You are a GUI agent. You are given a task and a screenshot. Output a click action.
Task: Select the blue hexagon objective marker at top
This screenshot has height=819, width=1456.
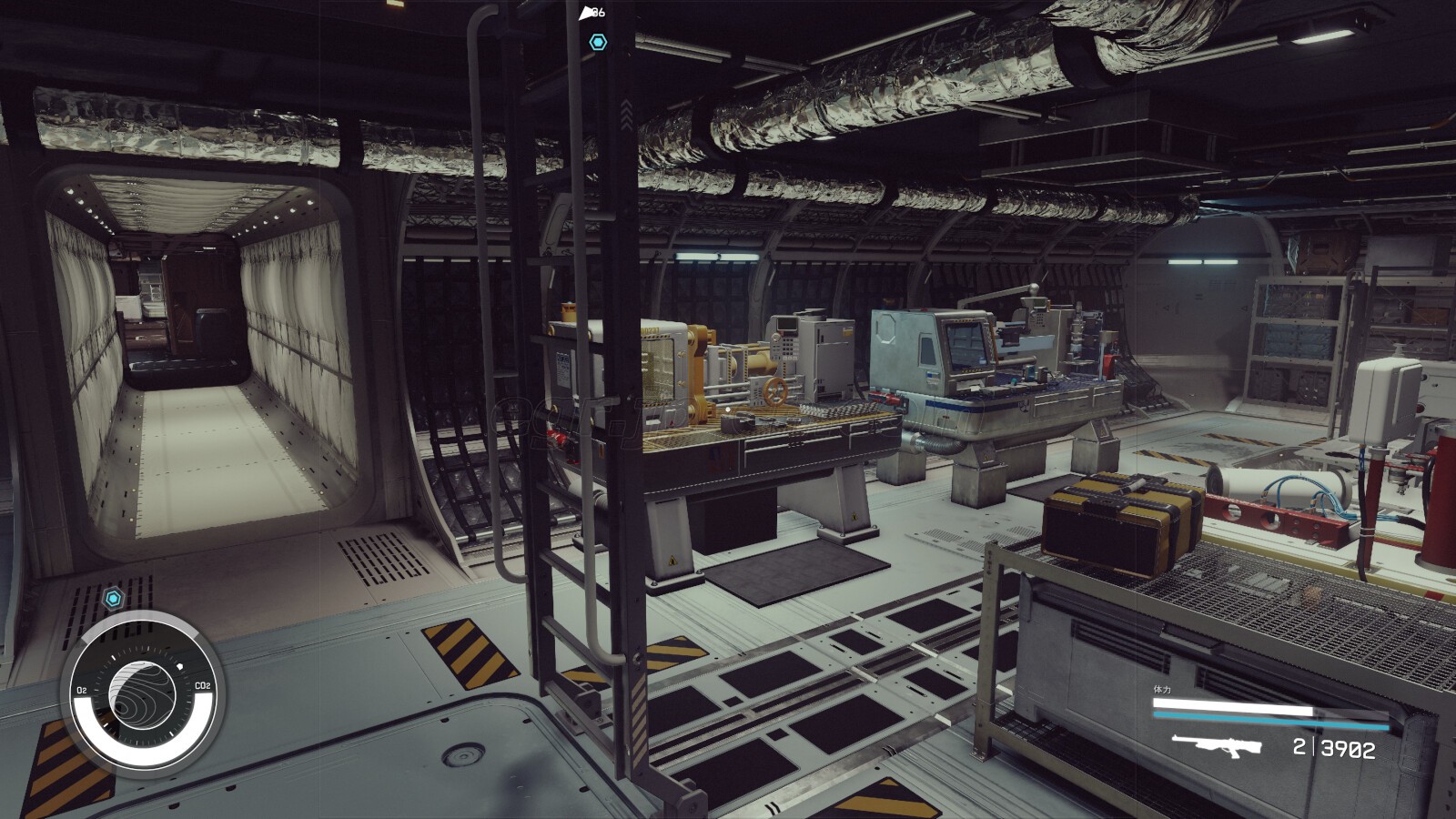(x=598, y=42)
